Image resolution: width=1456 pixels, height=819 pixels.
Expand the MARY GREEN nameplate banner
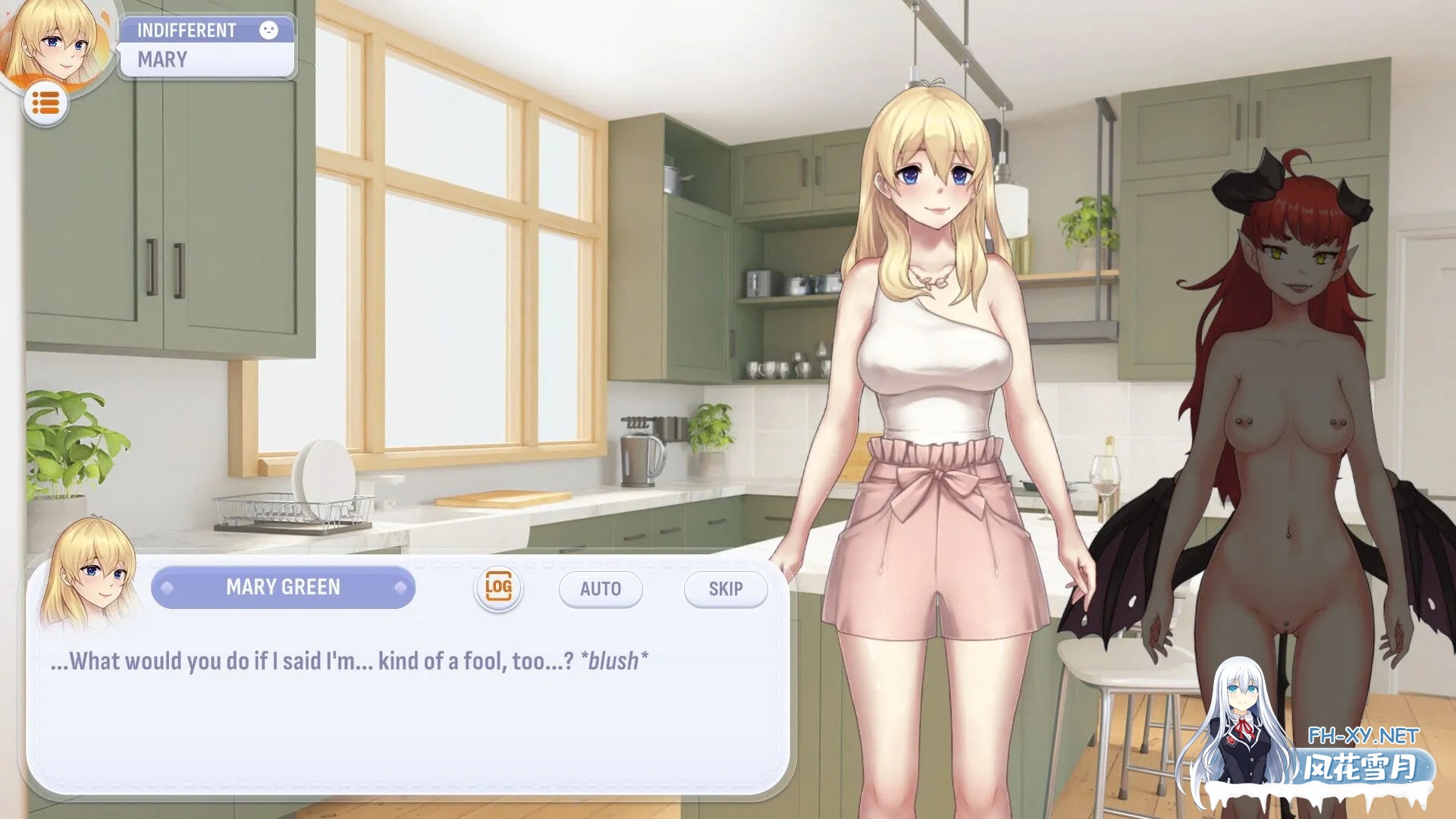click(284, 588)
